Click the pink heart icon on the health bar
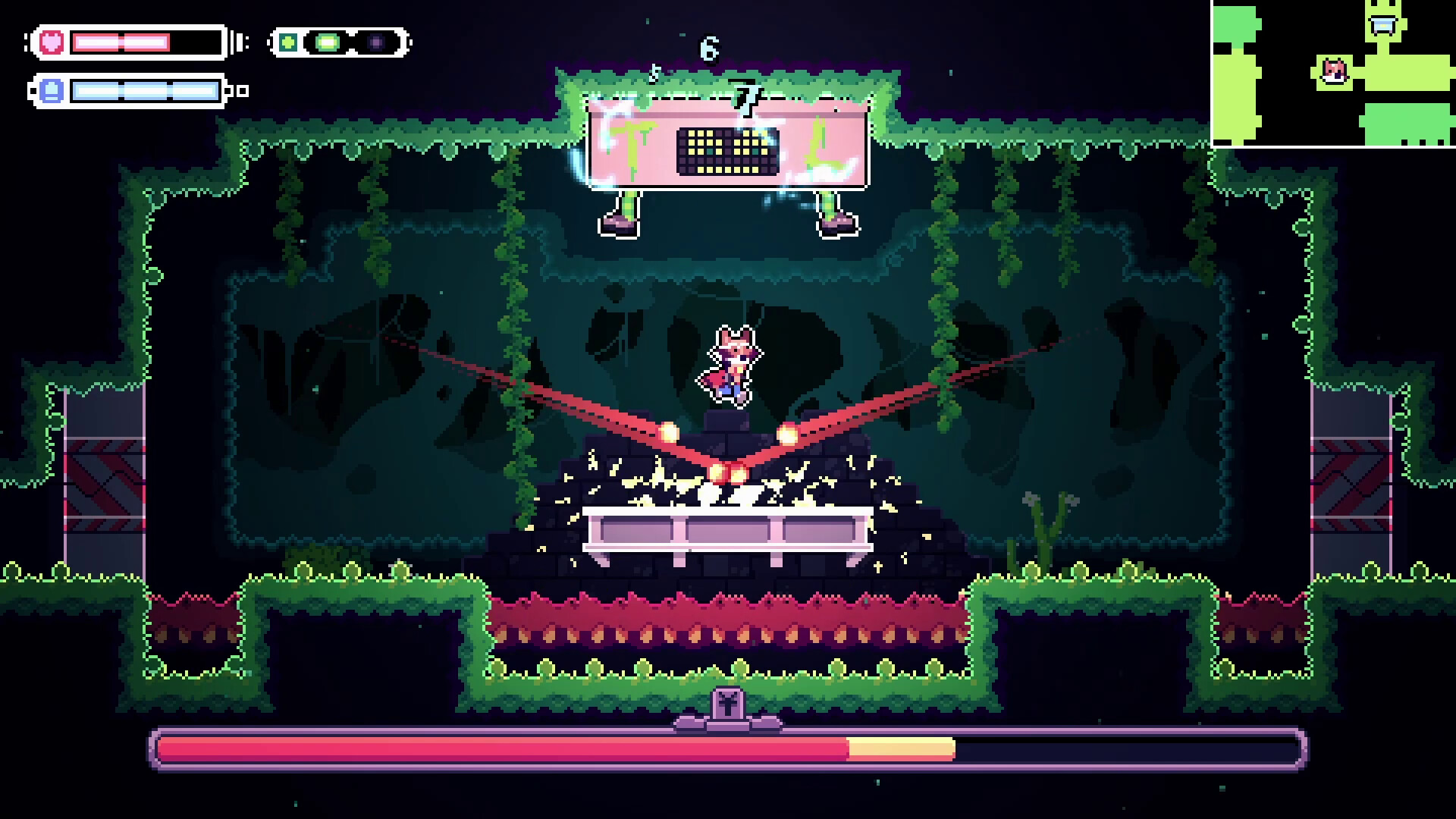This screenshot has width=1456, height=819. point(51,42)
